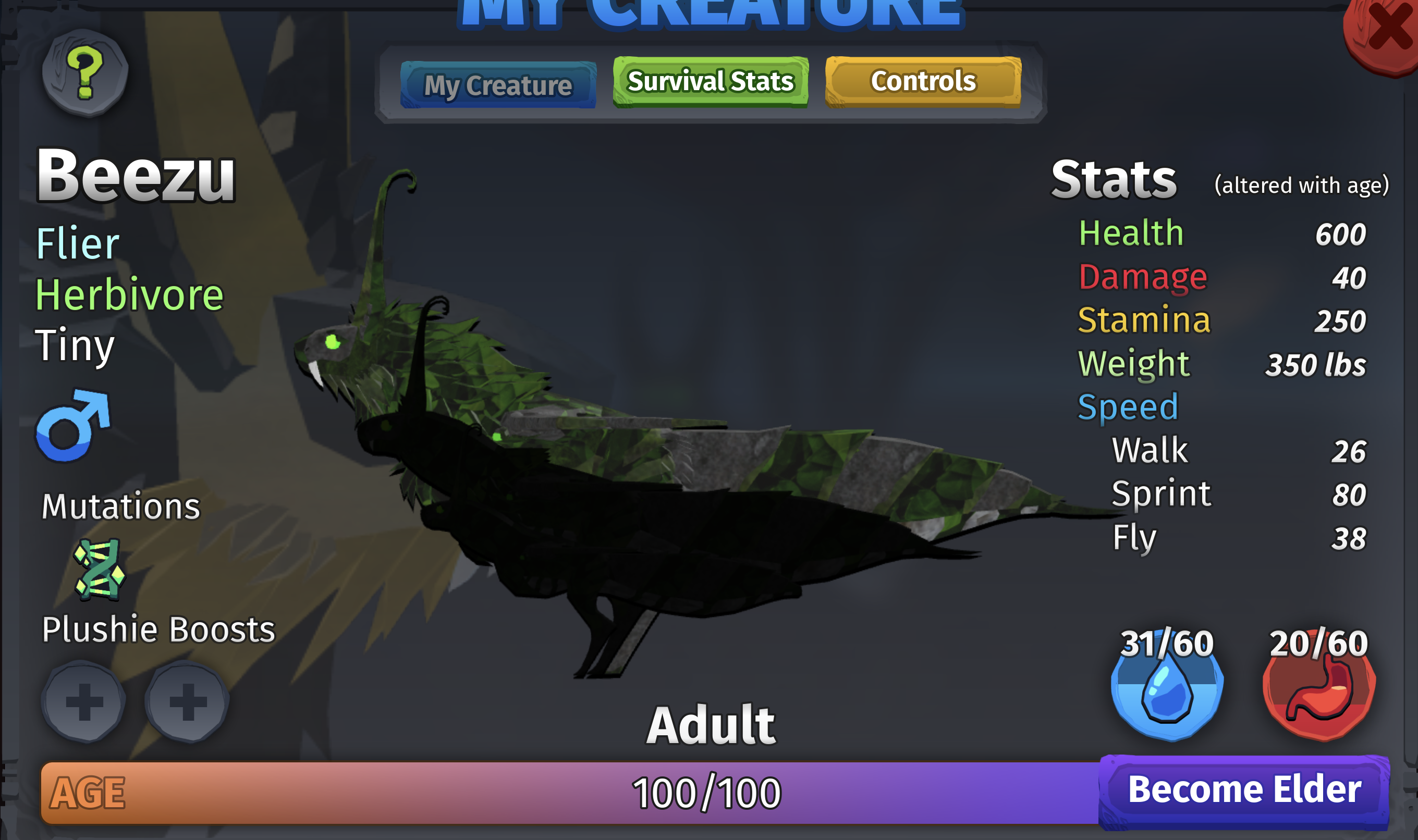Expand the Mutations section

tap(120, 507)
